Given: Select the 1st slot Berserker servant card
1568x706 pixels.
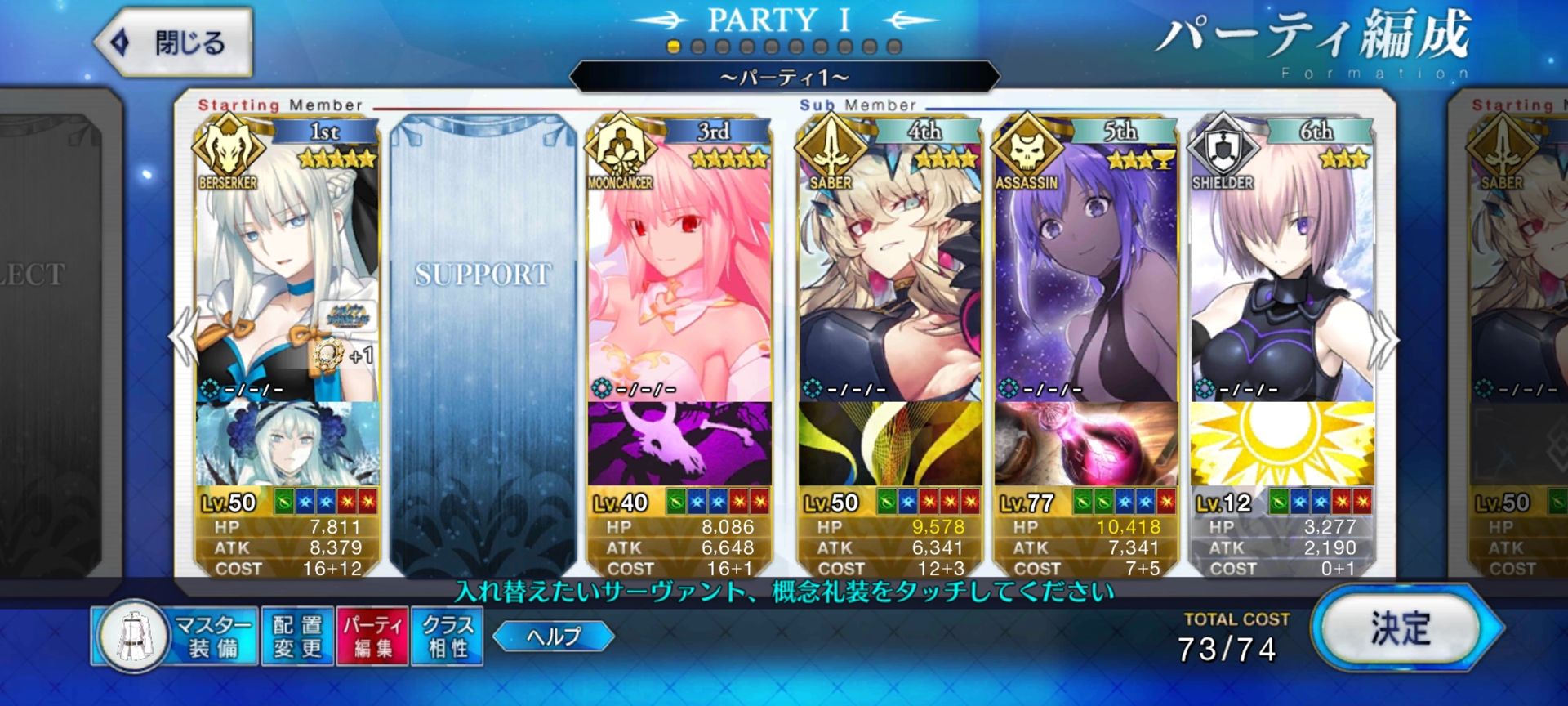Looking at the screenshot, I should pyautogui.click(x=287, y=270).
